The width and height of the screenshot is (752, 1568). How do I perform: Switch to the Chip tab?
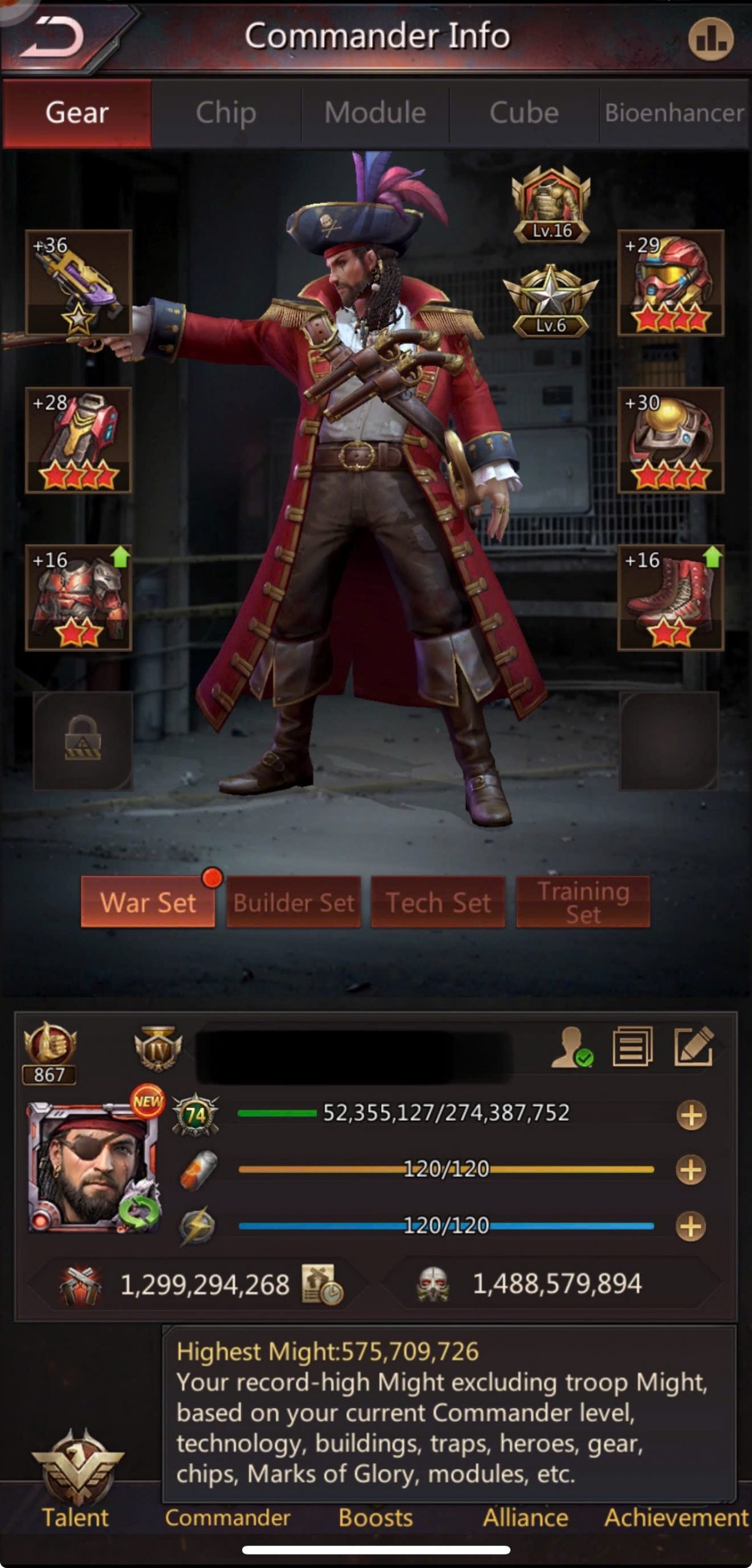(x=226, y=113)
